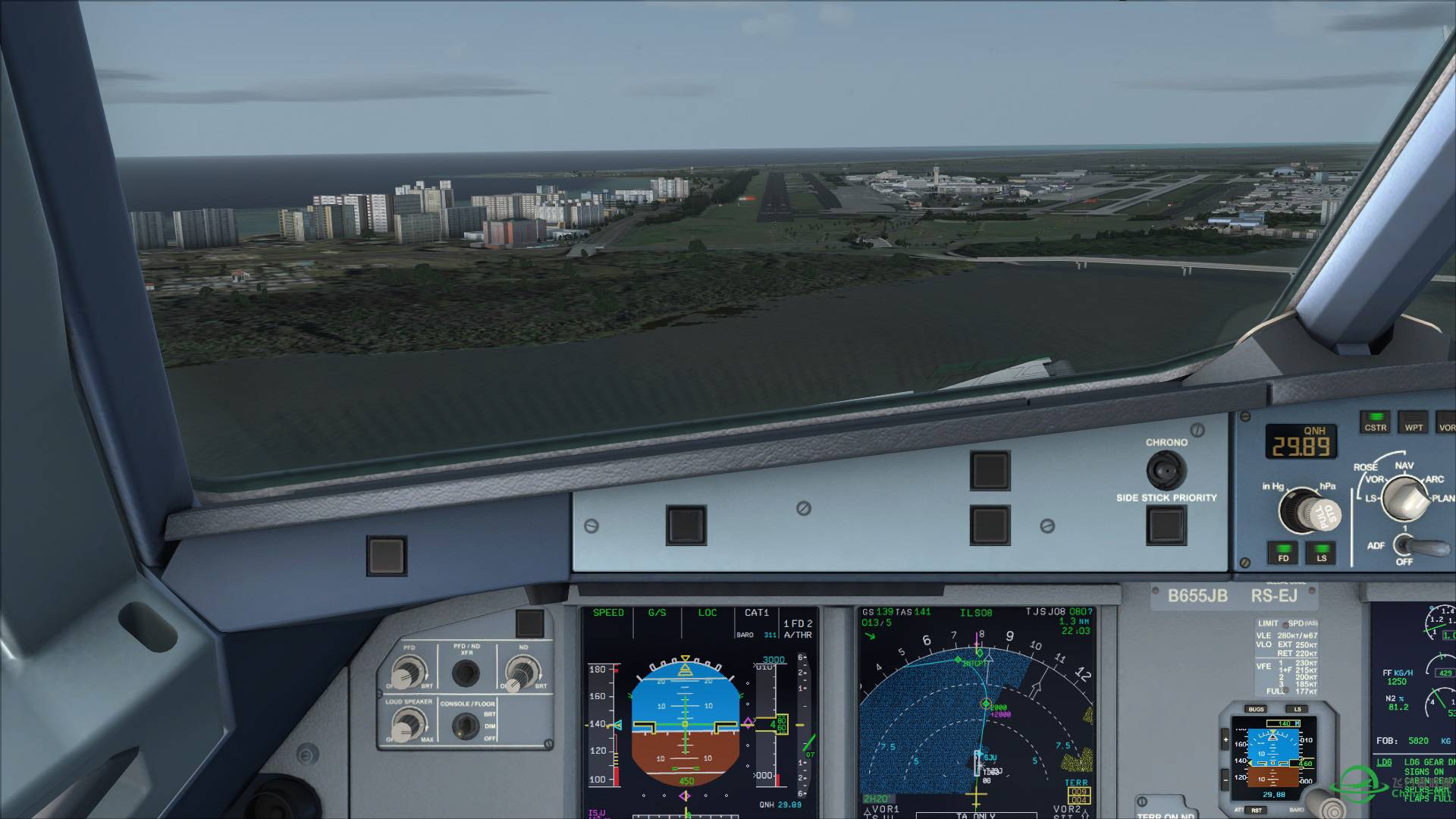Viewport: 1456px width, 819px height.
Task: Click the SIDE STICK PRIORITY button
Action: 1166,525
